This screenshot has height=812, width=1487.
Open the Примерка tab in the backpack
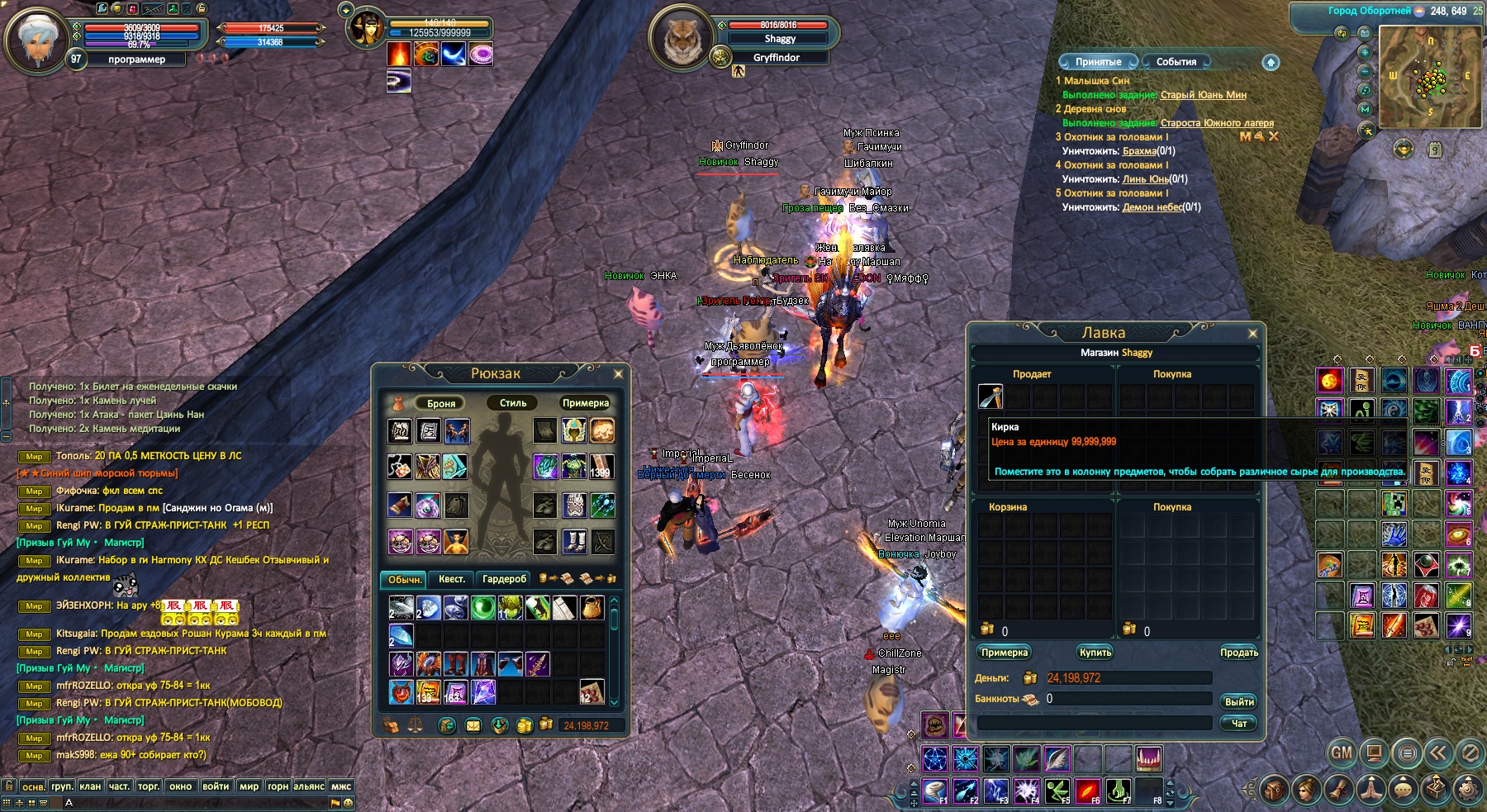585,403
